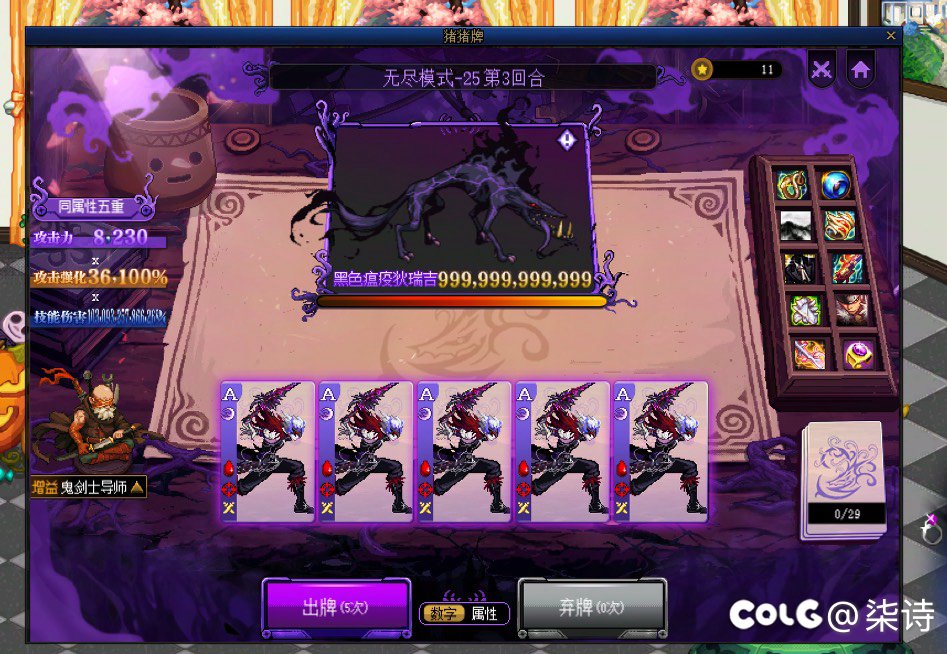The image size is (947, 654).
Task: Open the draw pile showing 0/29
Action: (x=843, y=480)
